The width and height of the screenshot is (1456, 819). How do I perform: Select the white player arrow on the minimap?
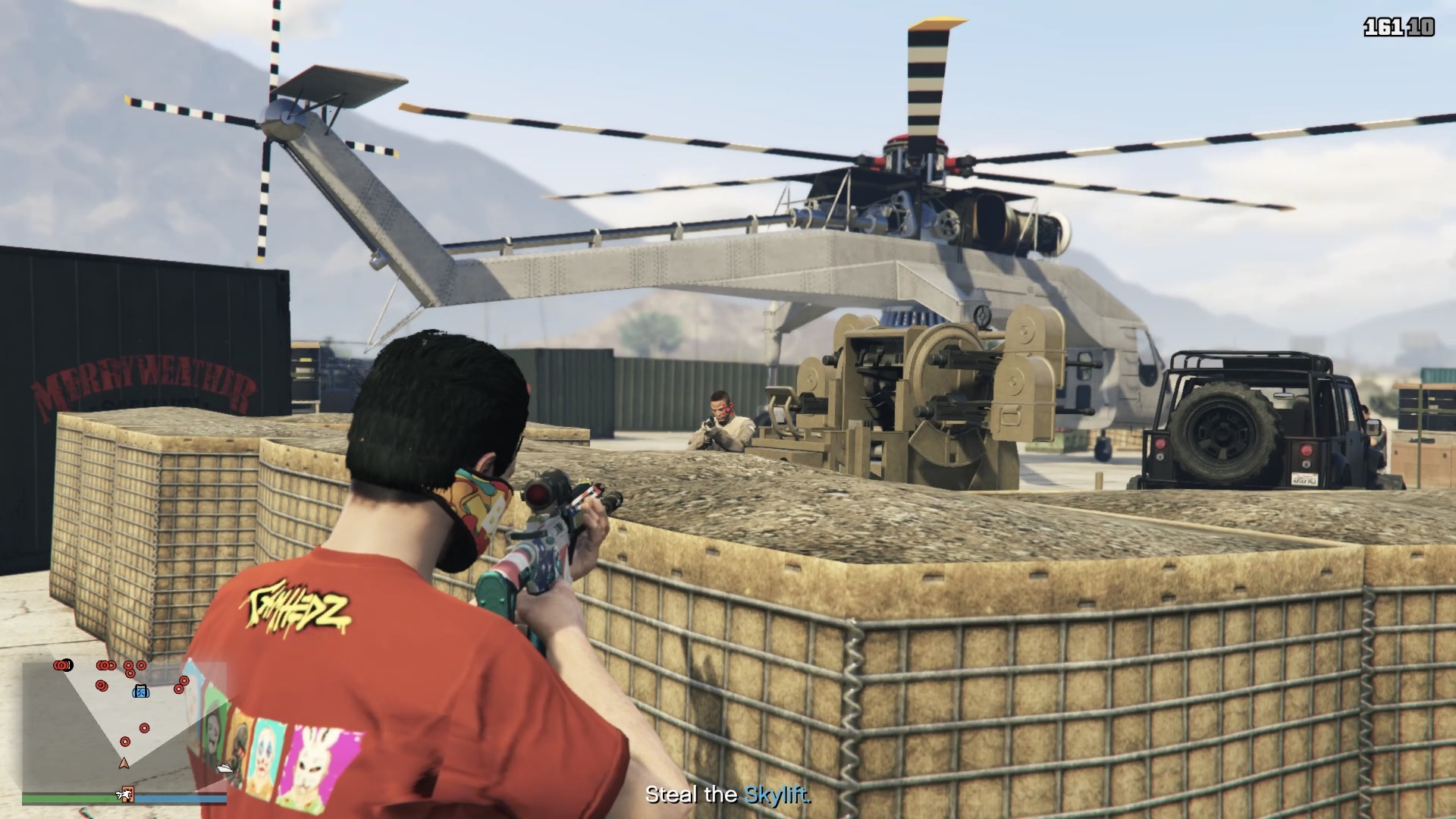click(124, 764)
